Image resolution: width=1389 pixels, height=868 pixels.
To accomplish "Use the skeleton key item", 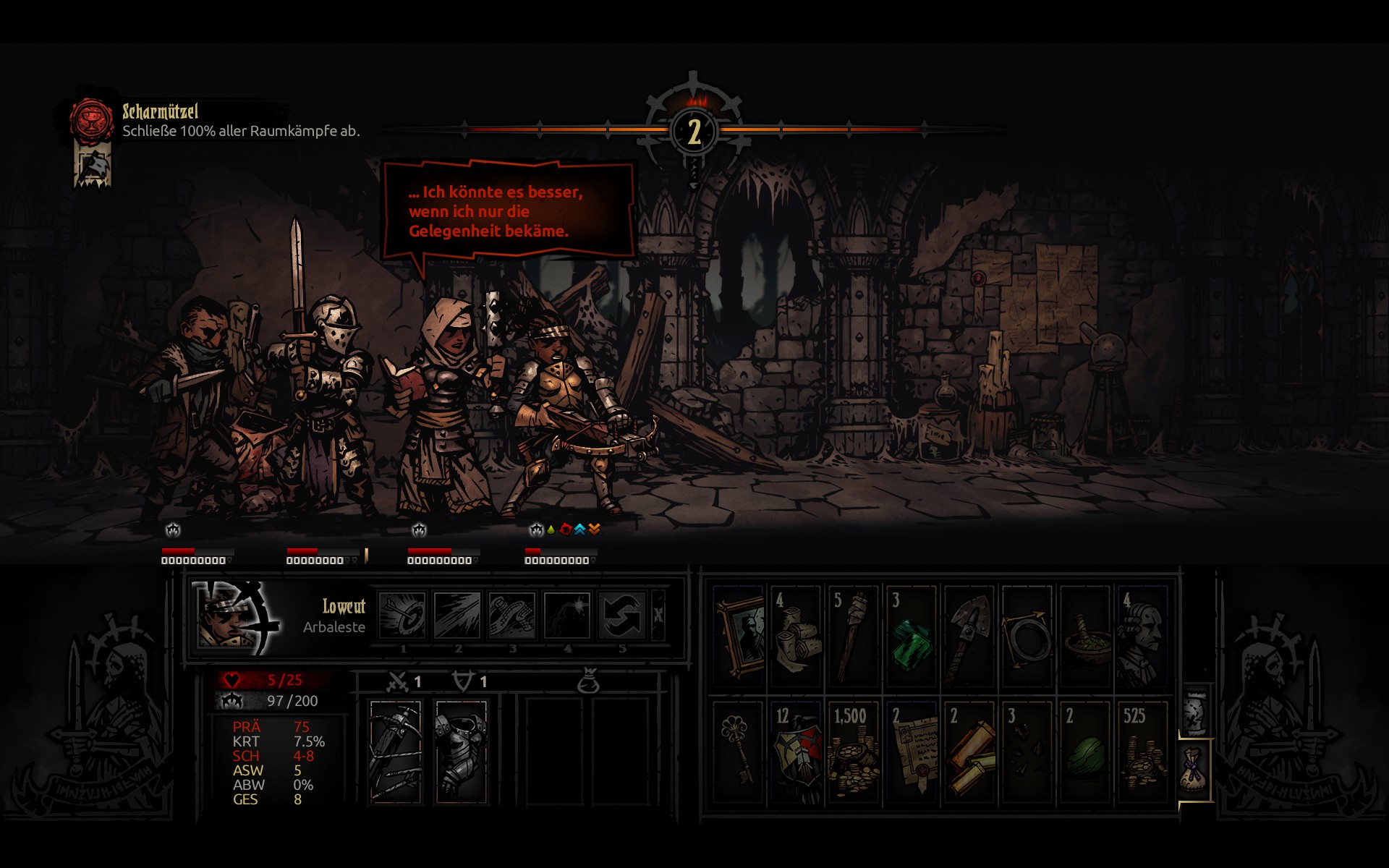I will 739,751.
